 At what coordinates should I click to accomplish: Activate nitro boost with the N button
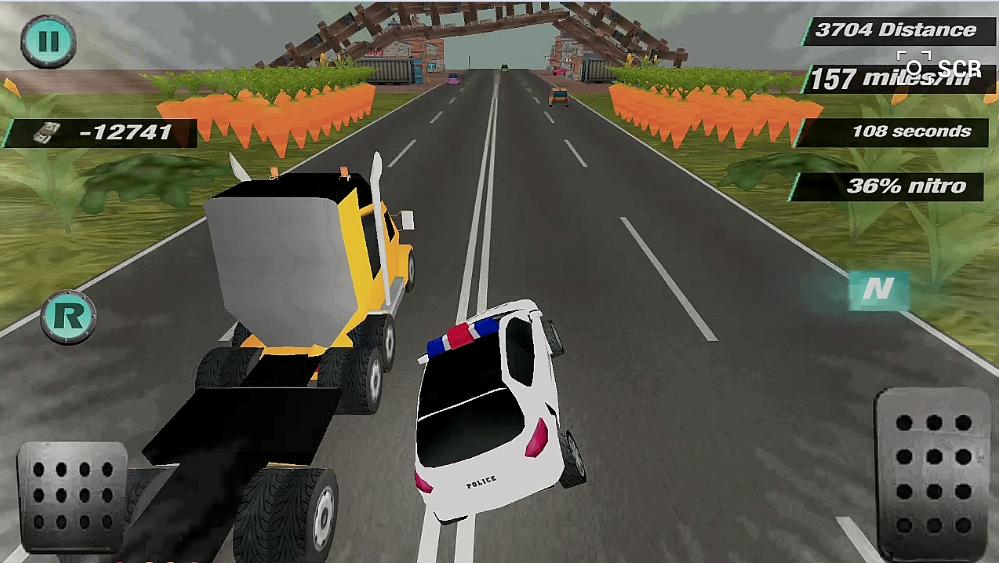coord(878,290)
